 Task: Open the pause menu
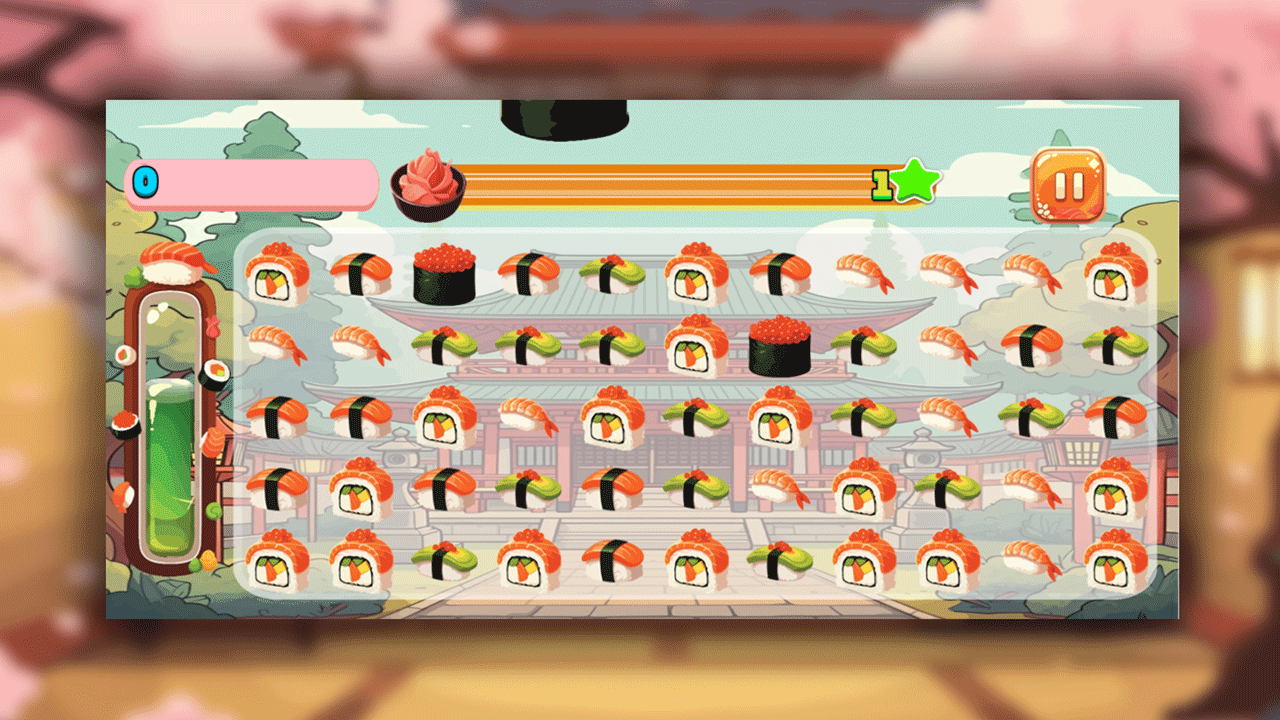click(1069, 187)
